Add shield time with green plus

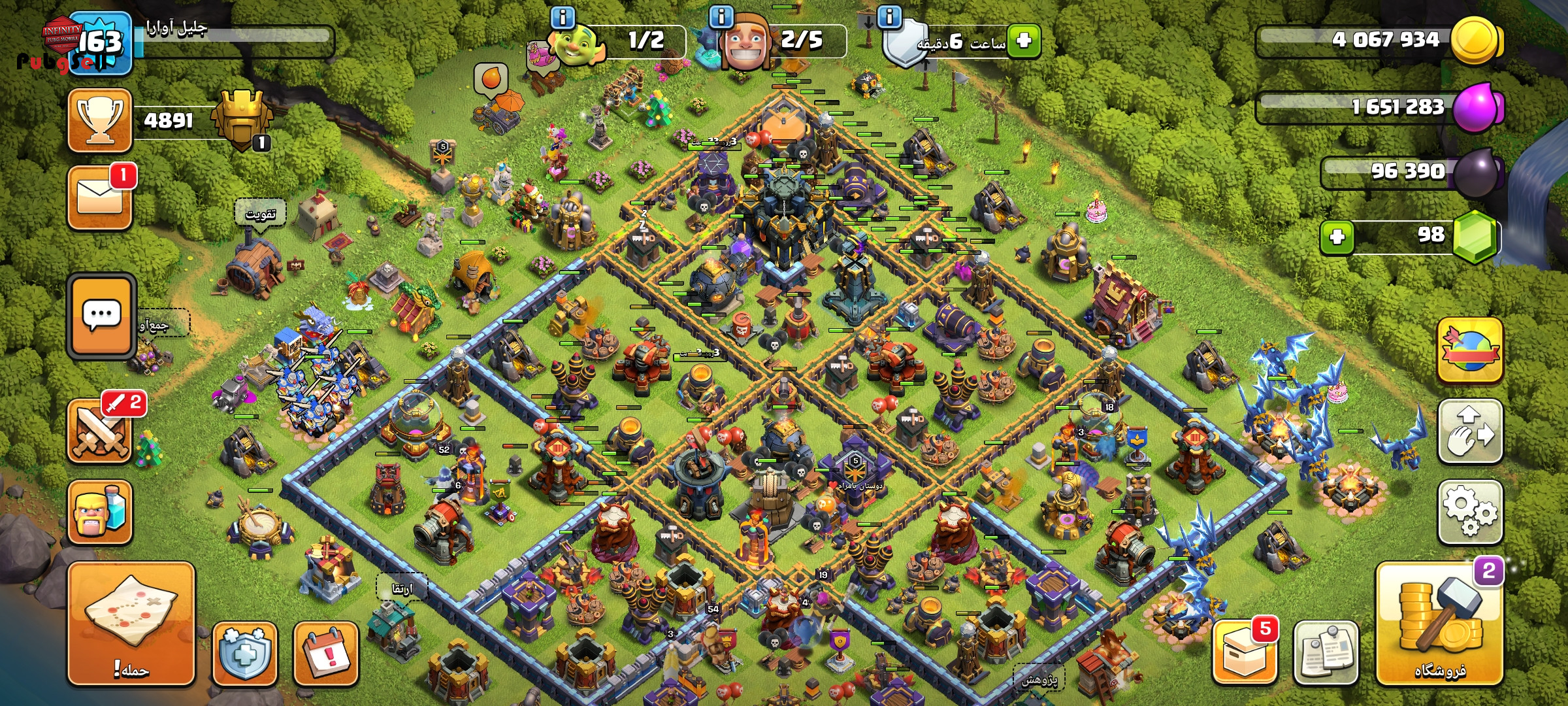tap(1024, 41)
